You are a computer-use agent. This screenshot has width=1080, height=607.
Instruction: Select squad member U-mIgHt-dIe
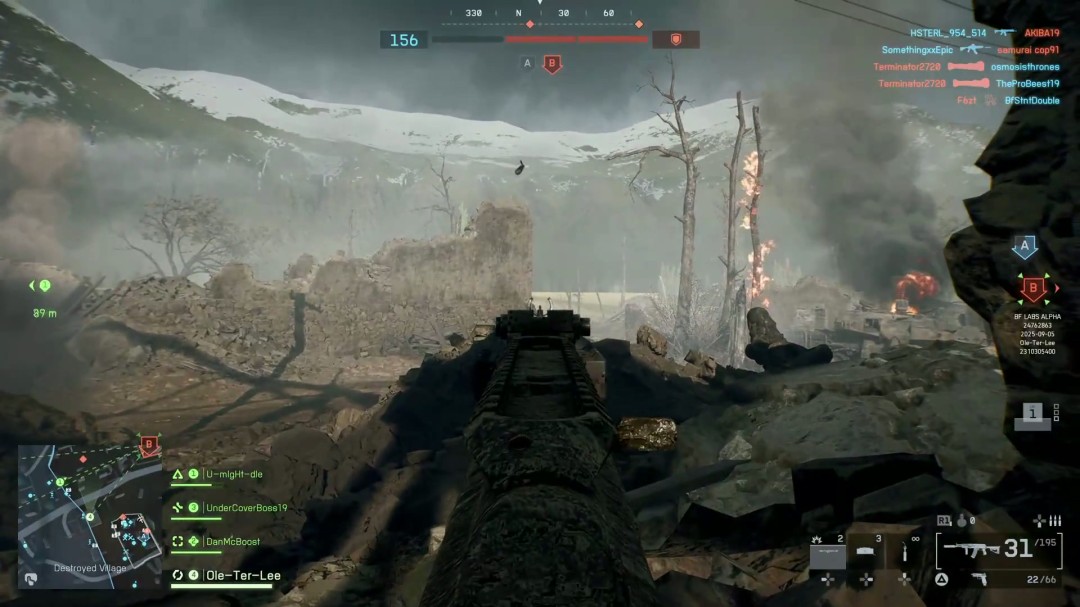click(x=233, y=474)
